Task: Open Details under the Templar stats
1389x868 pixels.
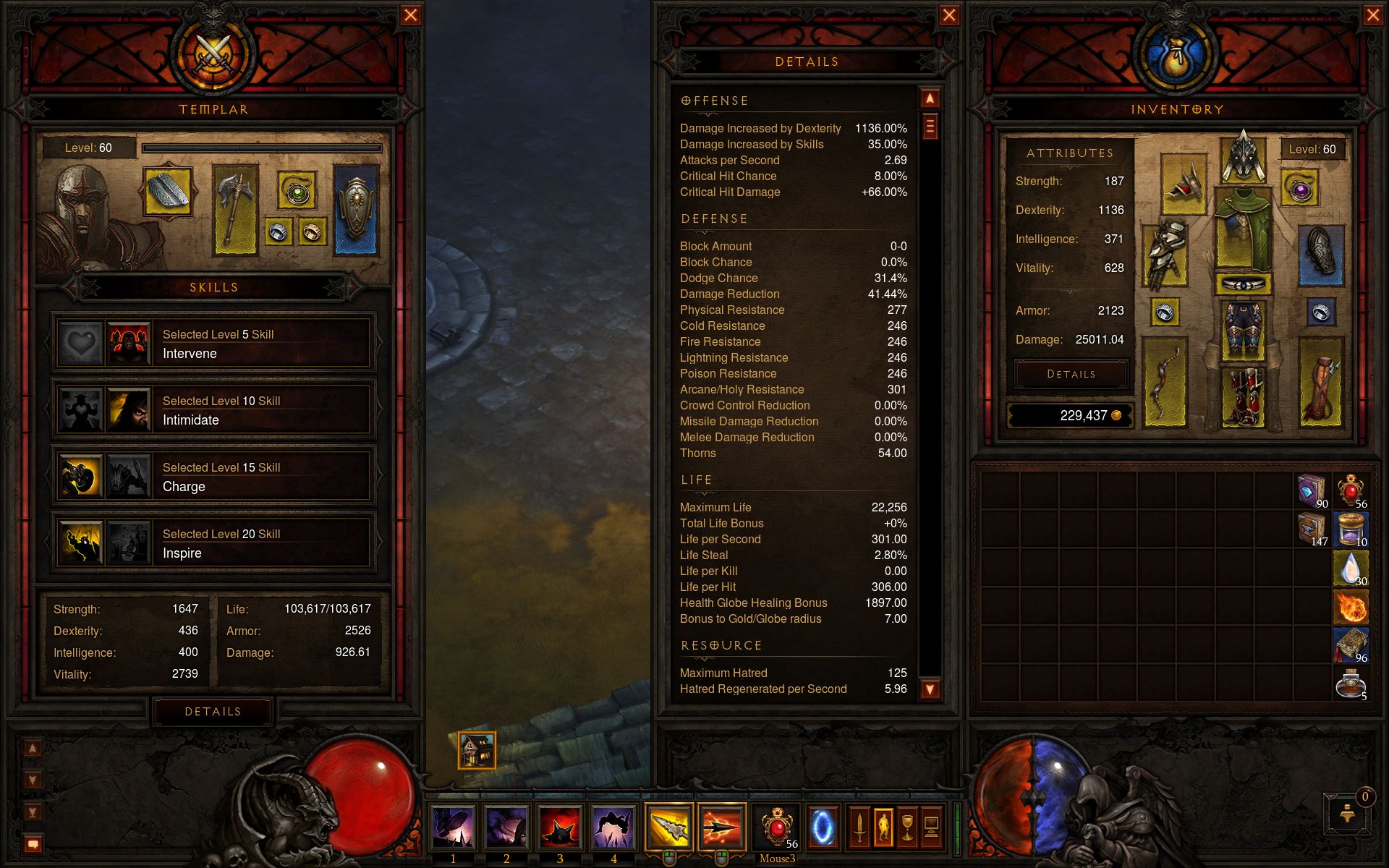Action: coord(213,712)
